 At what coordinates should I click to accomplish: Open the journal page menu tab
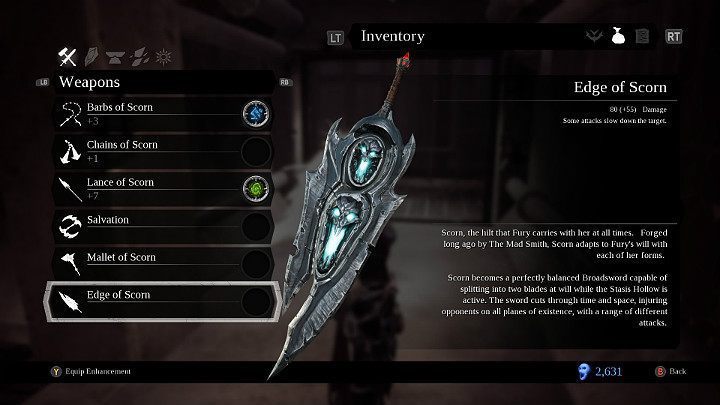click(x=642, y=37)
